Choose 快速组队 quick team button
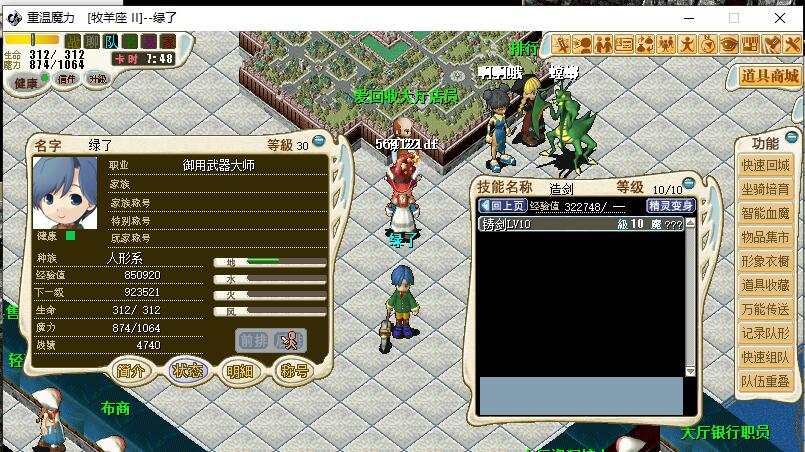The height and width of the screenshot is (452, 805). [765, 357]
